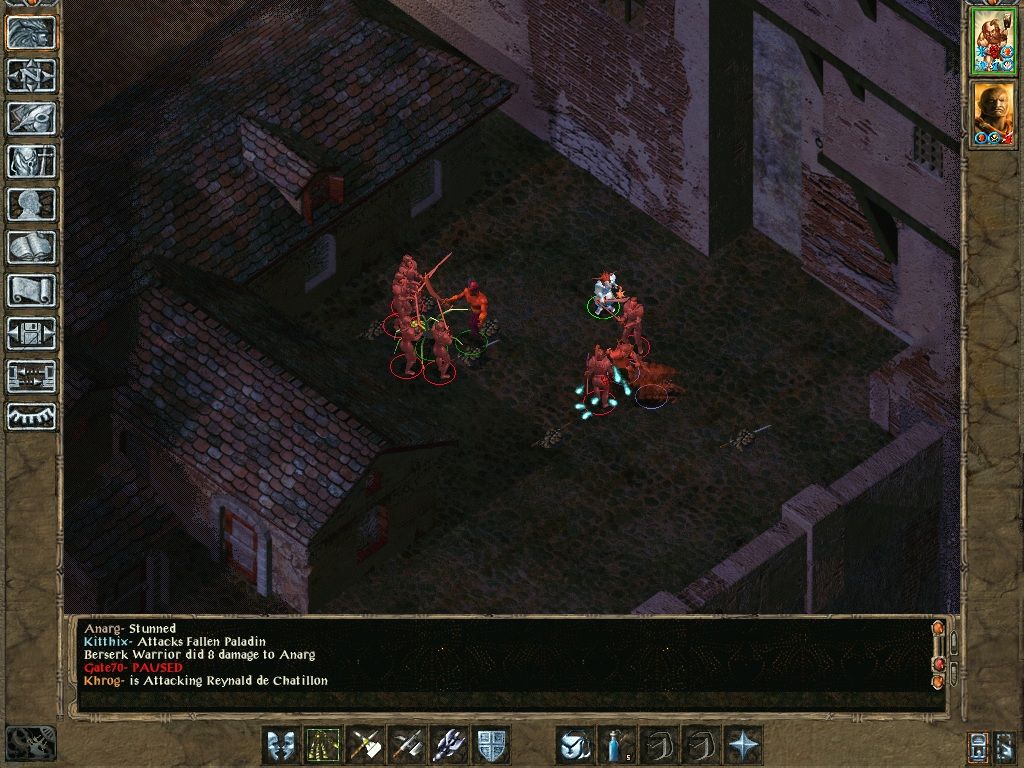Open the blue star special abilities
This screenshot has width=1024, height=768.
[743, 745]
